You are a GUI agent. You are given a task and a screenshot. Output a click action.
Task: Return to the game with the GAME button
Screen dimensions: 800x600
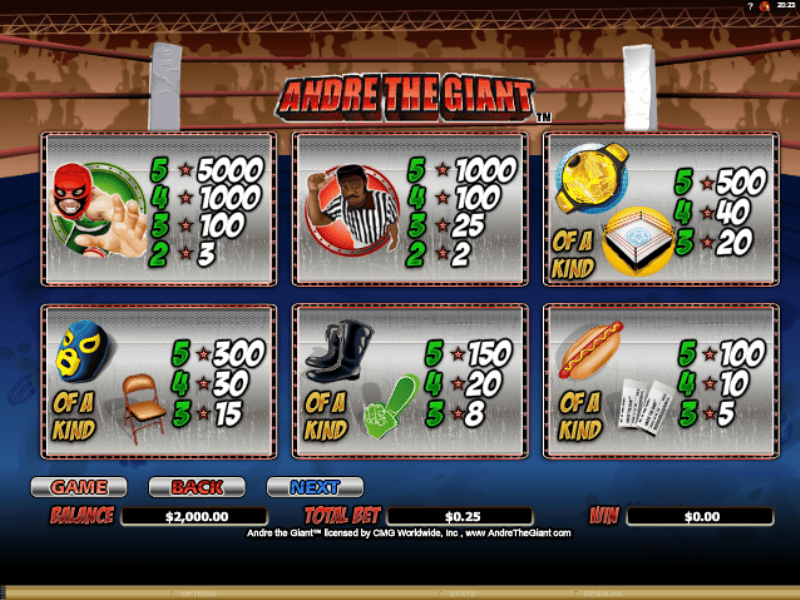coord(79,487)
